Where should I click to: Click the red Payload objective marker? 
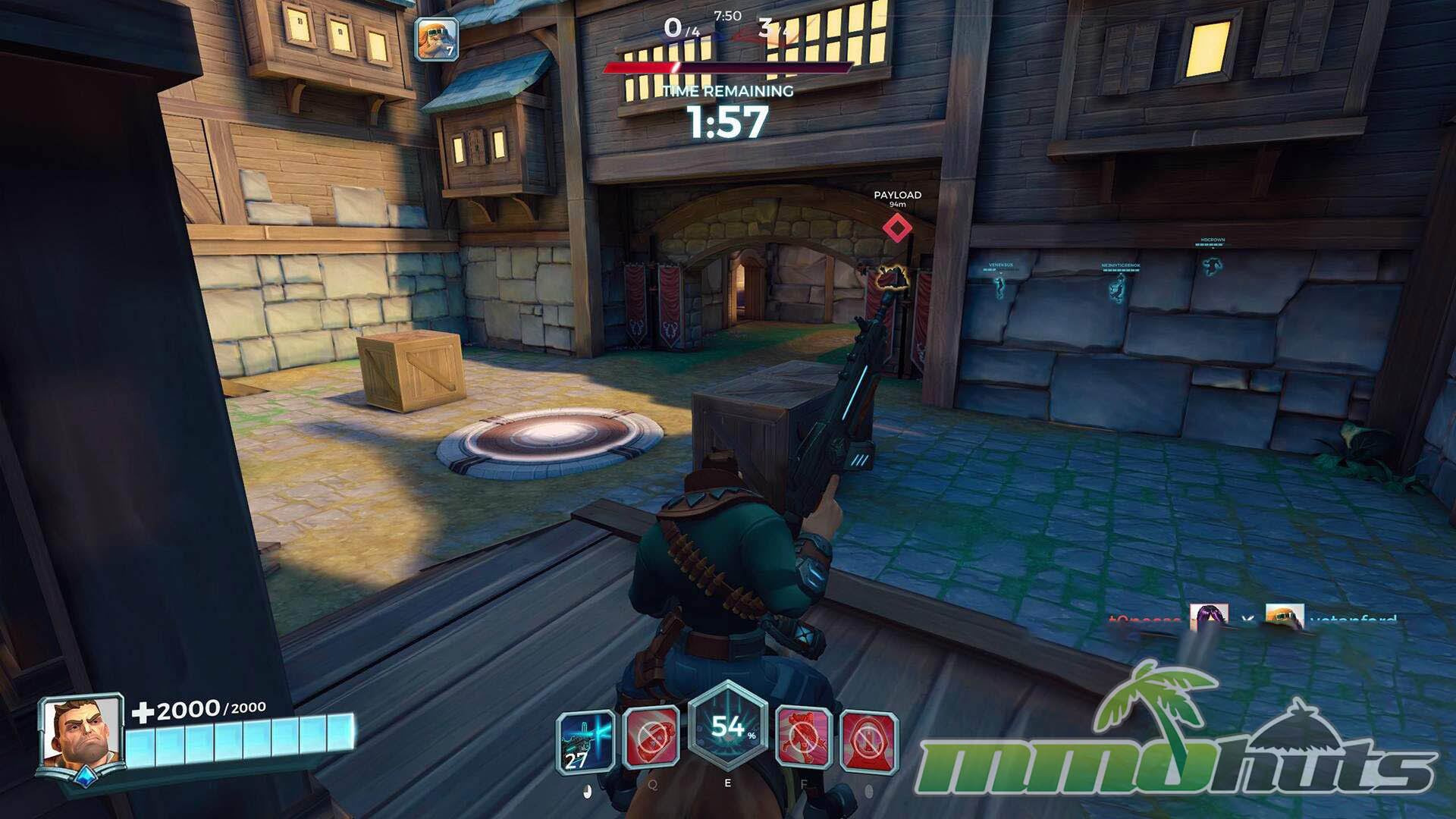click(897, 227)
